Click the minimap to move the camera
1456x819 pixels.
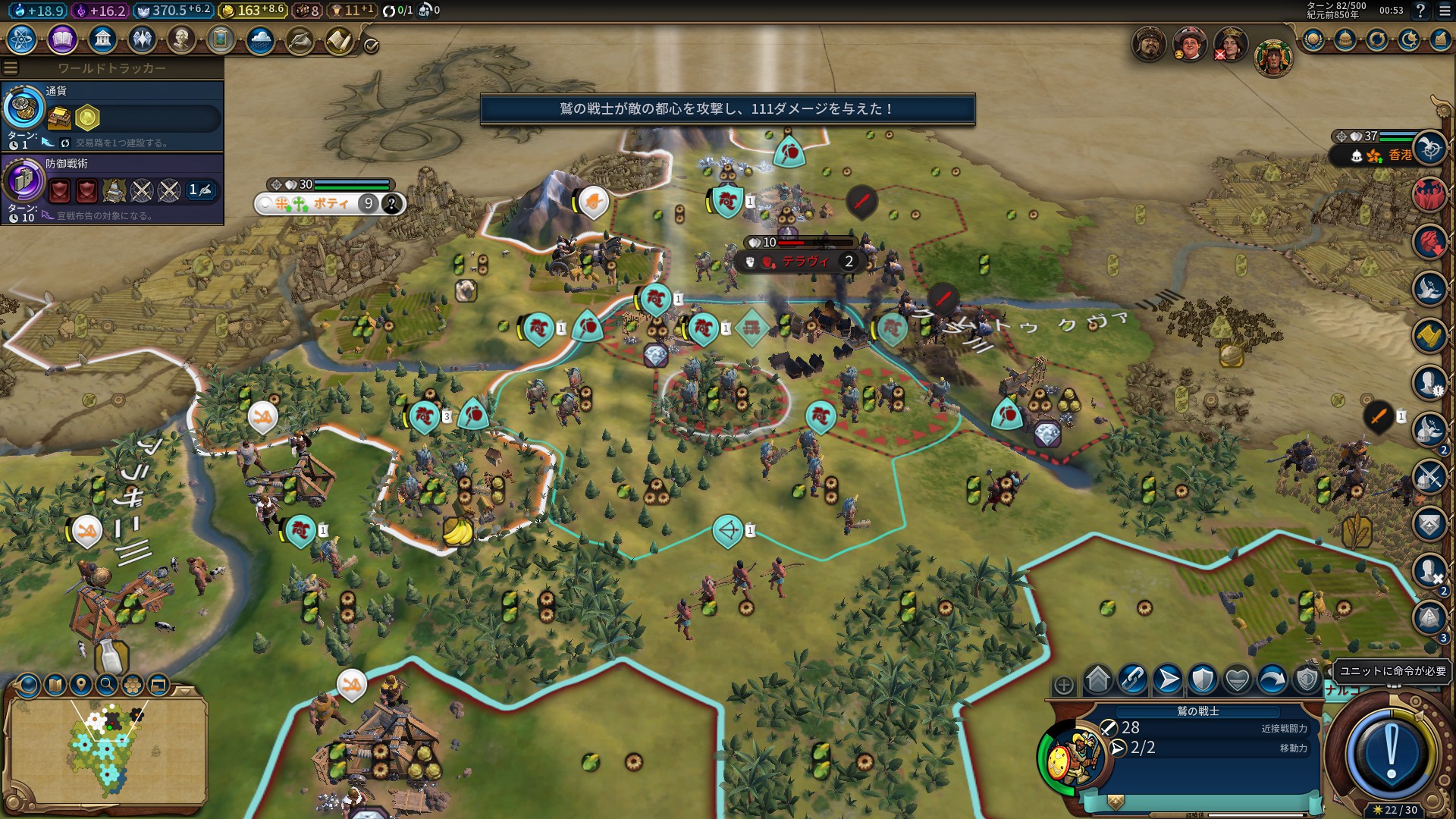[x=106, y=751]
